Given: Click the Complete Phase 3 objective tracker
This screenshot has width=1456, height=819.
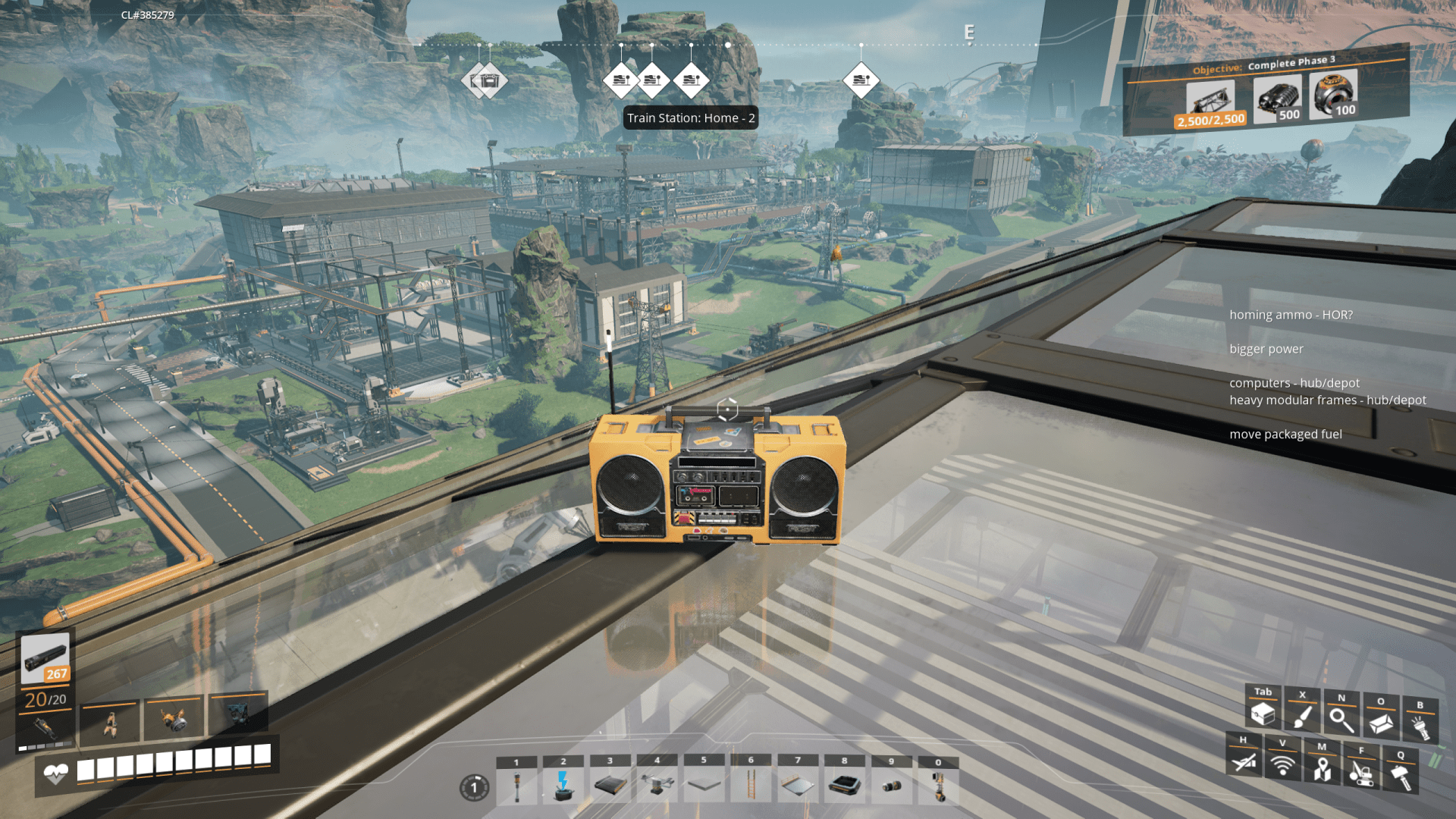Looking at the screenshot, I should pyautogui.click(x=1266, y=91).
